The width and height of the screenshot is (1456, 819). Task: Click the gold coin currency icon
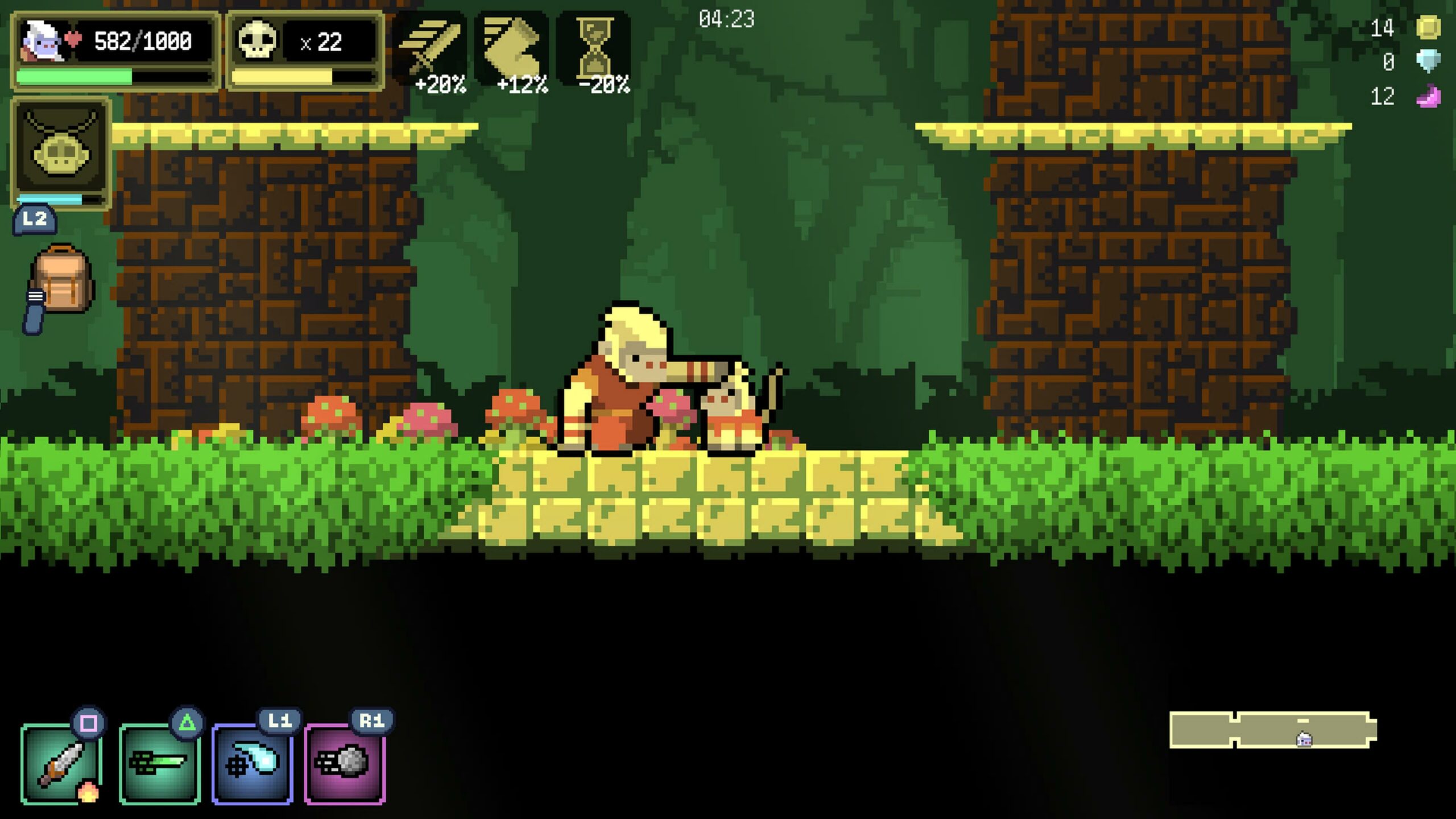[1428, 27]
